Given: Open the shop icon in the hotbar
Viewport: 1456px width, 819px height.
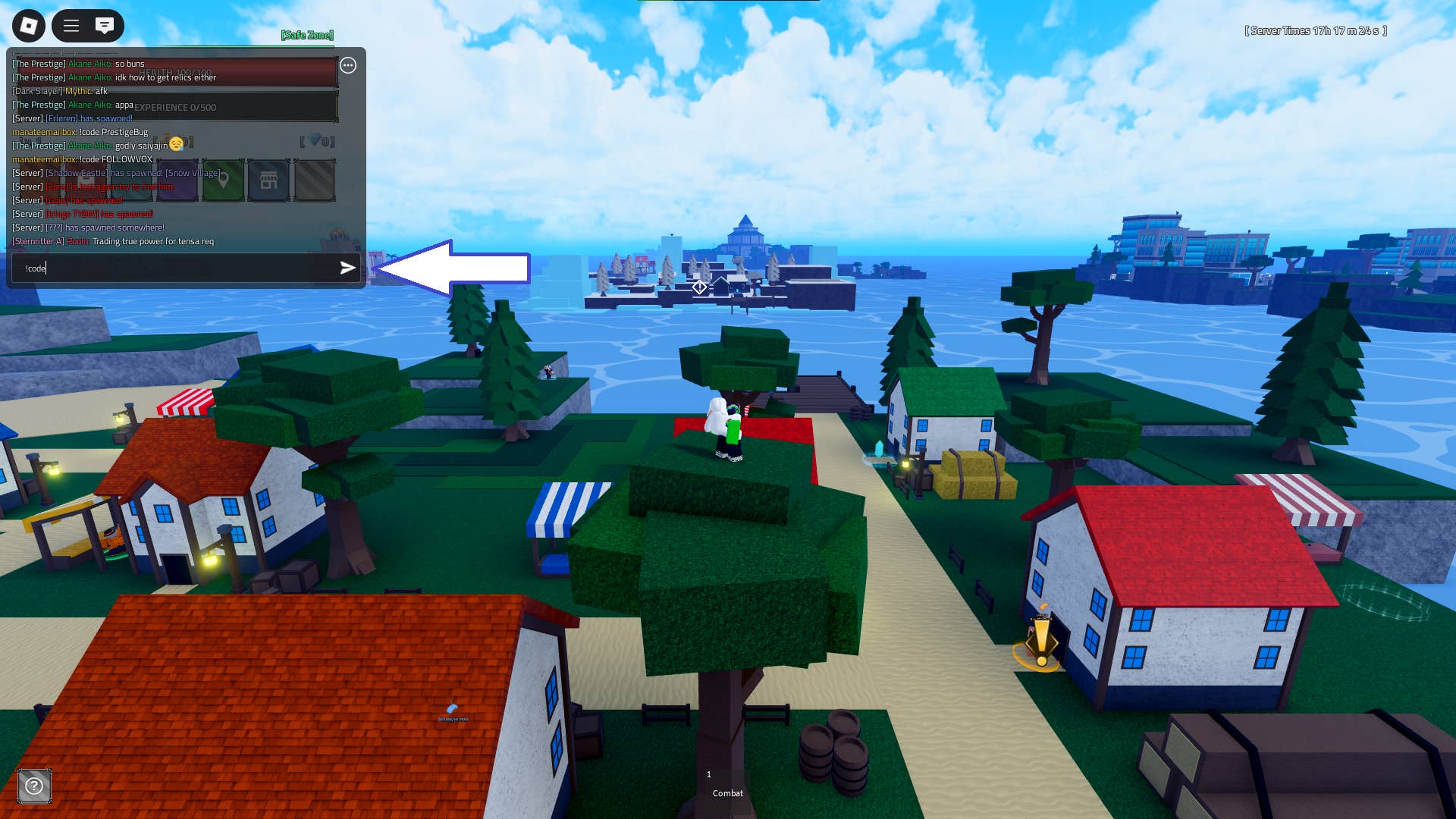Looking at the screenshot, I should 268,181.
